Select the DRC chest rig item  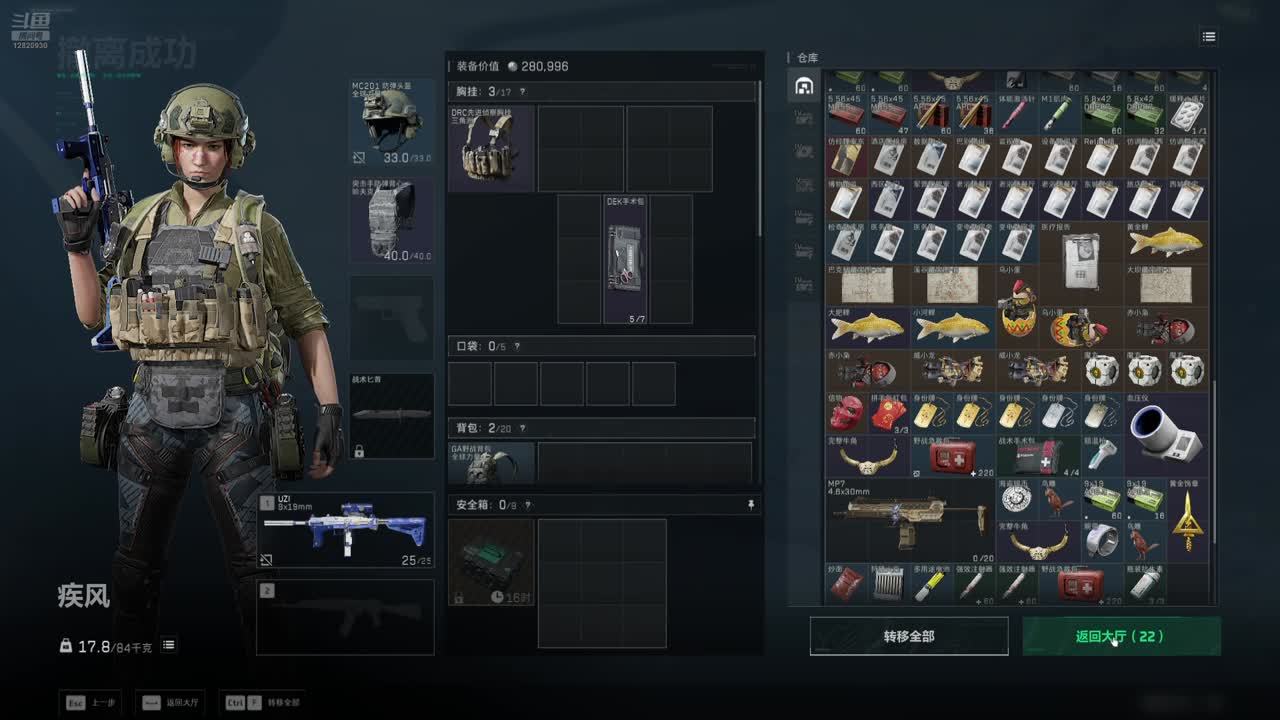[x=491, y=149]
